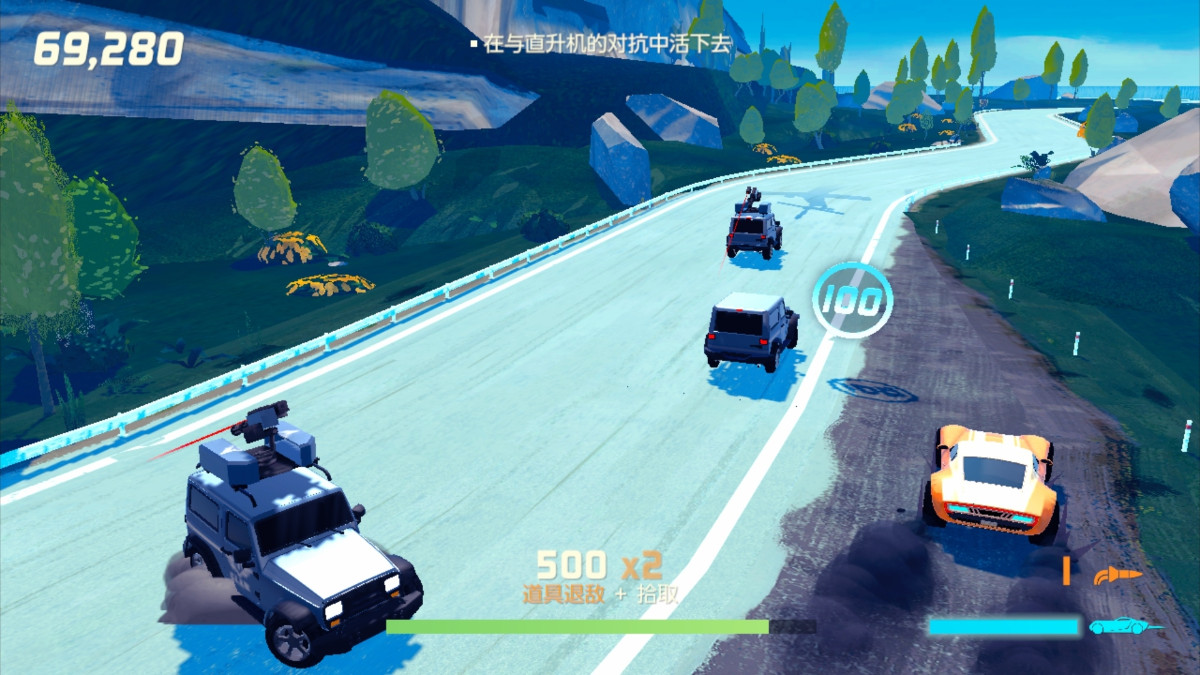Select the cyan car boost icon

click(x=1123, y=627)
